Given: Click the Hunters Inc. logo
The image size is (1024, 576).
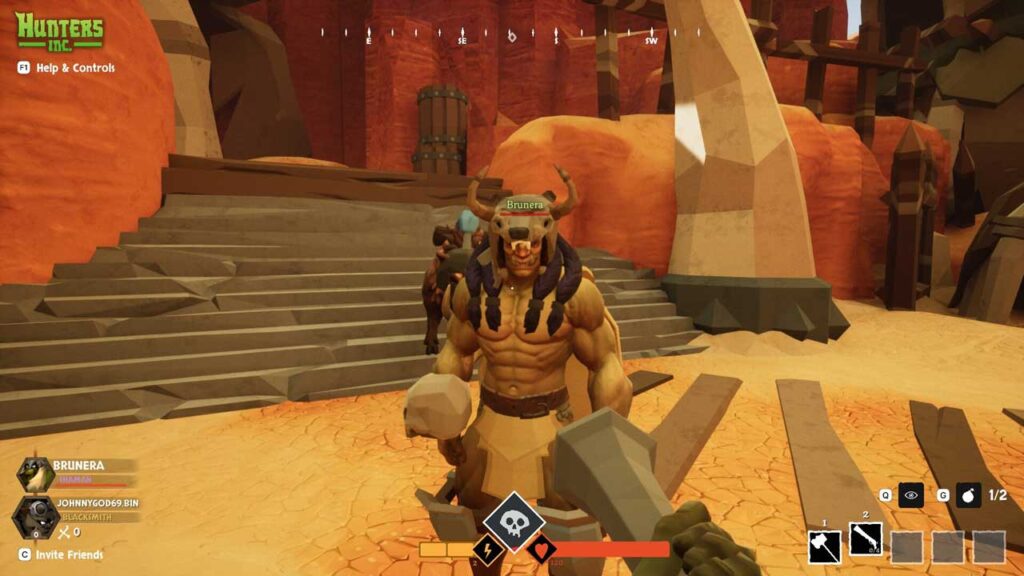Looking at the screenshot, I should click(x=59, y=30).
